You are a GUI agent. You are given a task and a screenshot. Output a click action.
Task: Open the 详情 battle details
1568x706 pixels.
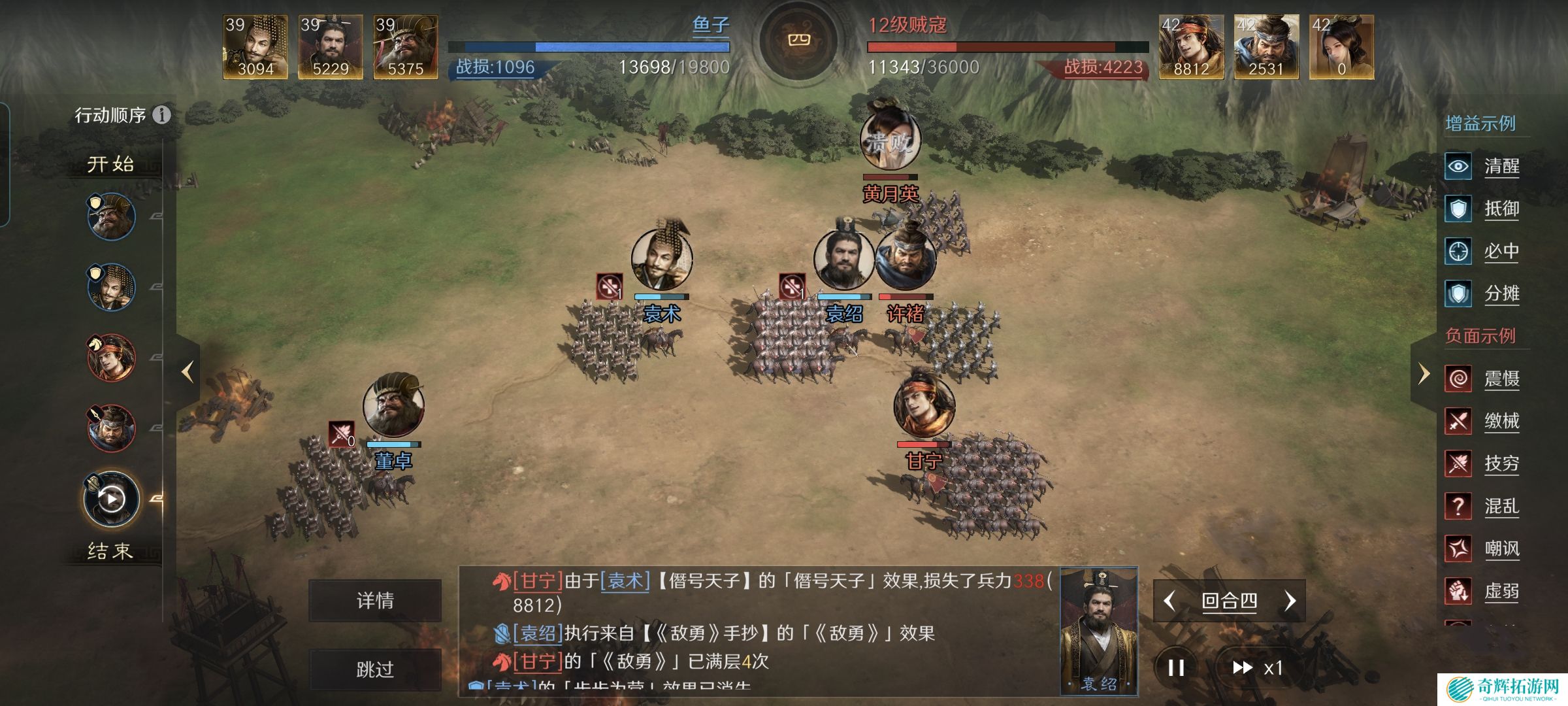coord(375,600)
